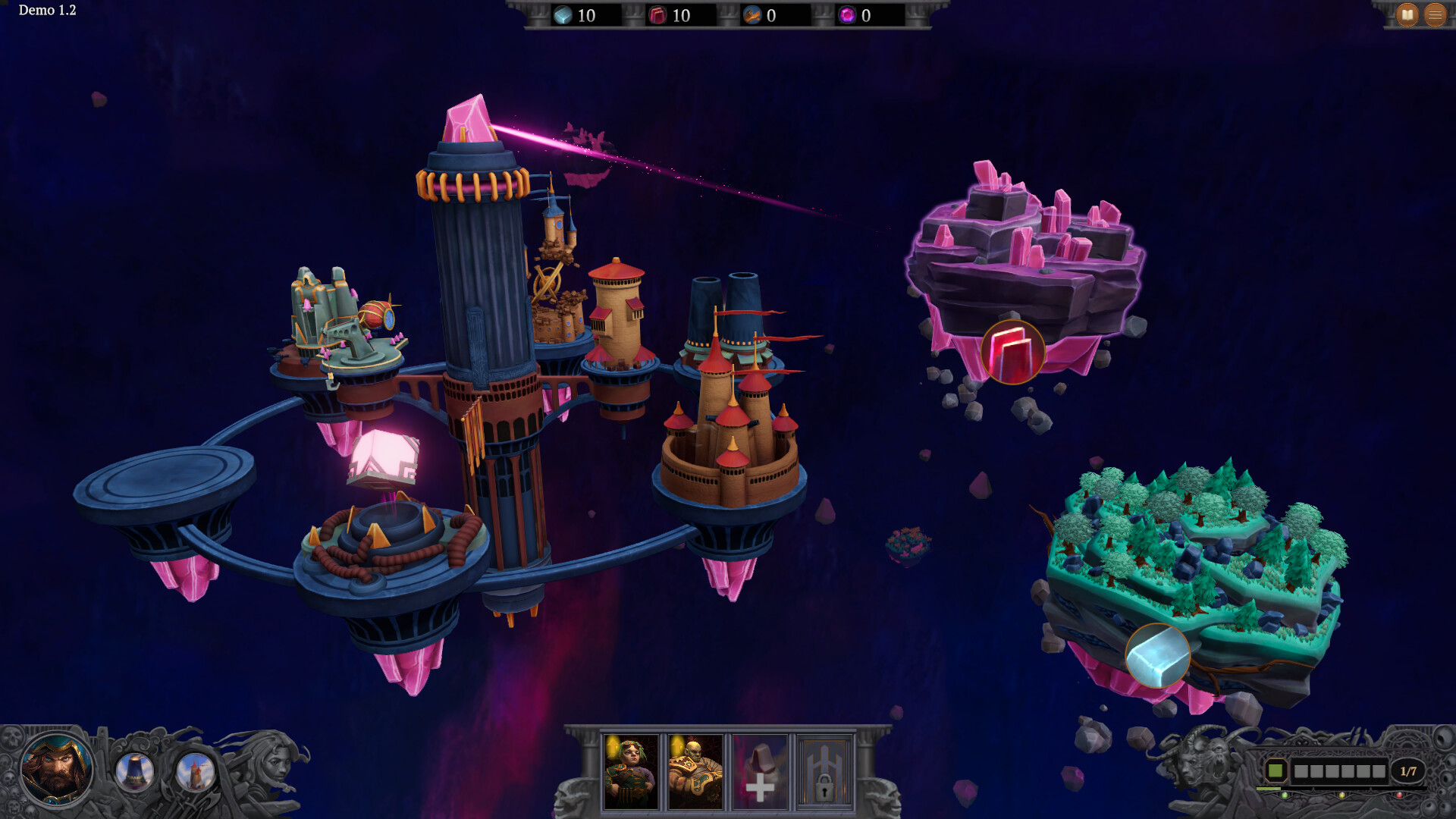Select the blue ice block resource marker
This screenshot has width=1456, height=819.
click(x=1157, y=655)
